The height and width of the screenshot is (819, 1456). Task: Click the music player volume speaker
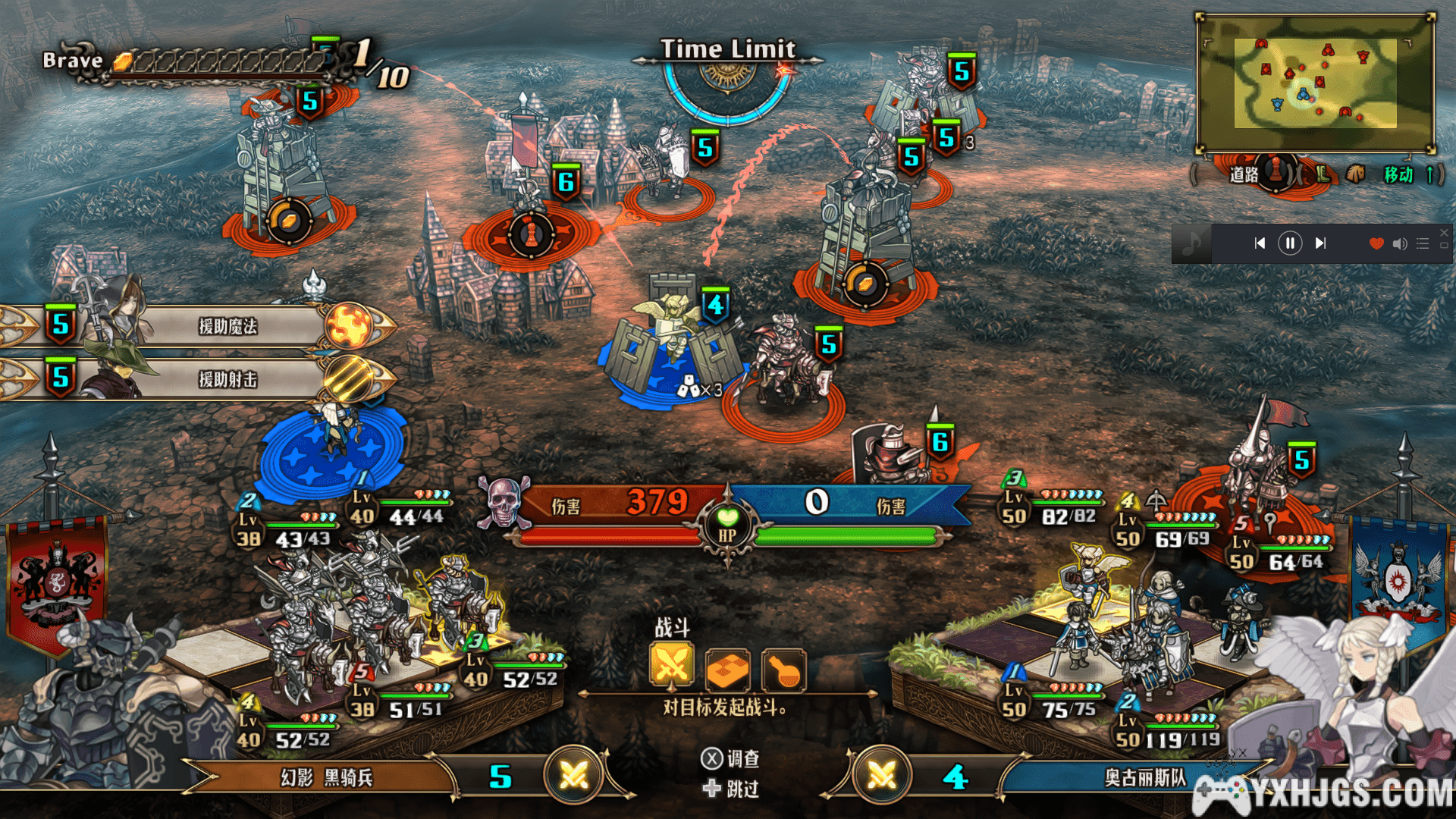[1400, 243]
